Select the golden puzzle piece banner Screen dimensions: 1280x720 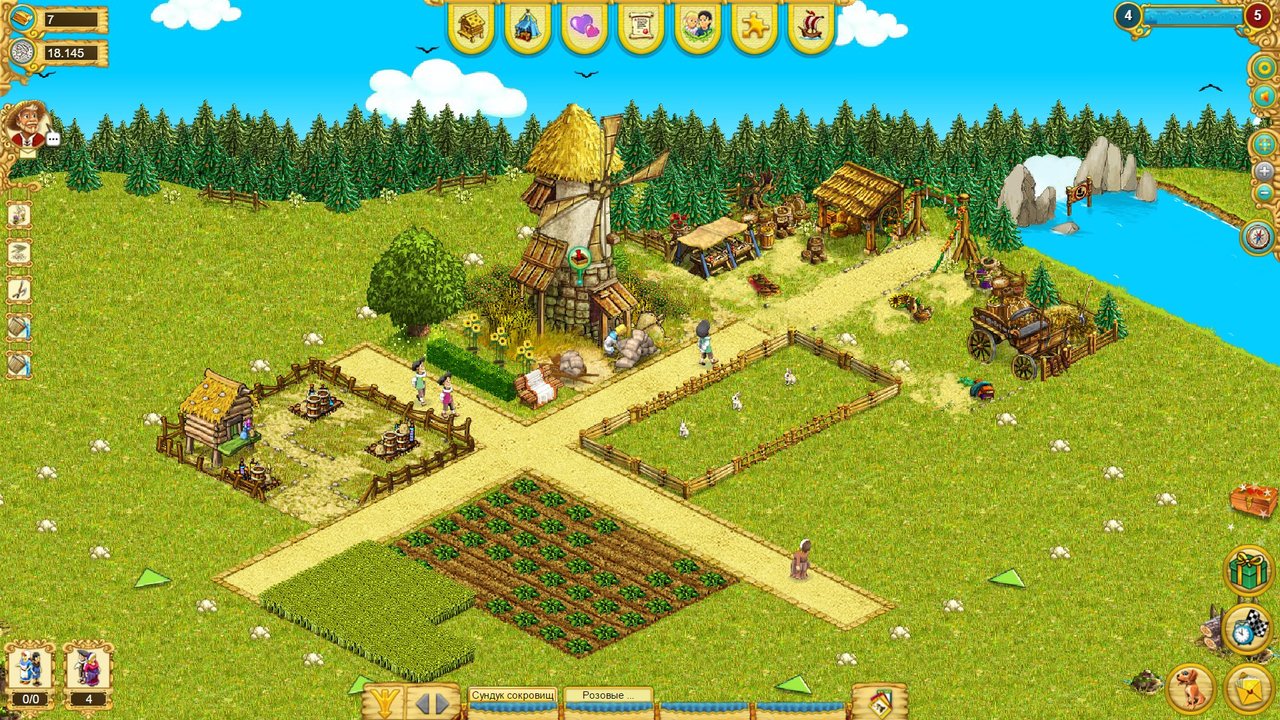tap(755, 29)
